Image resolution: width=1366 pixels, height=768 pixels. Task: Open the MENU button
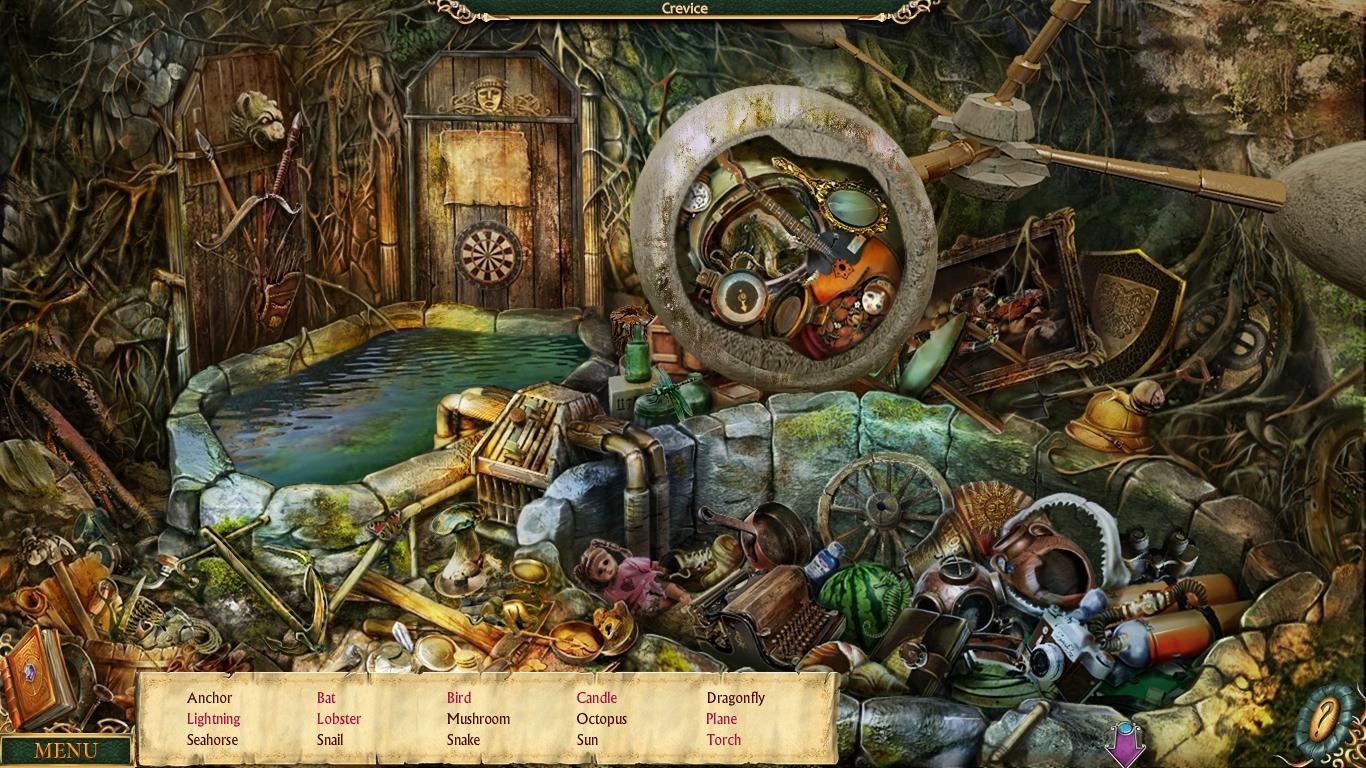click(x=66, y=750)
